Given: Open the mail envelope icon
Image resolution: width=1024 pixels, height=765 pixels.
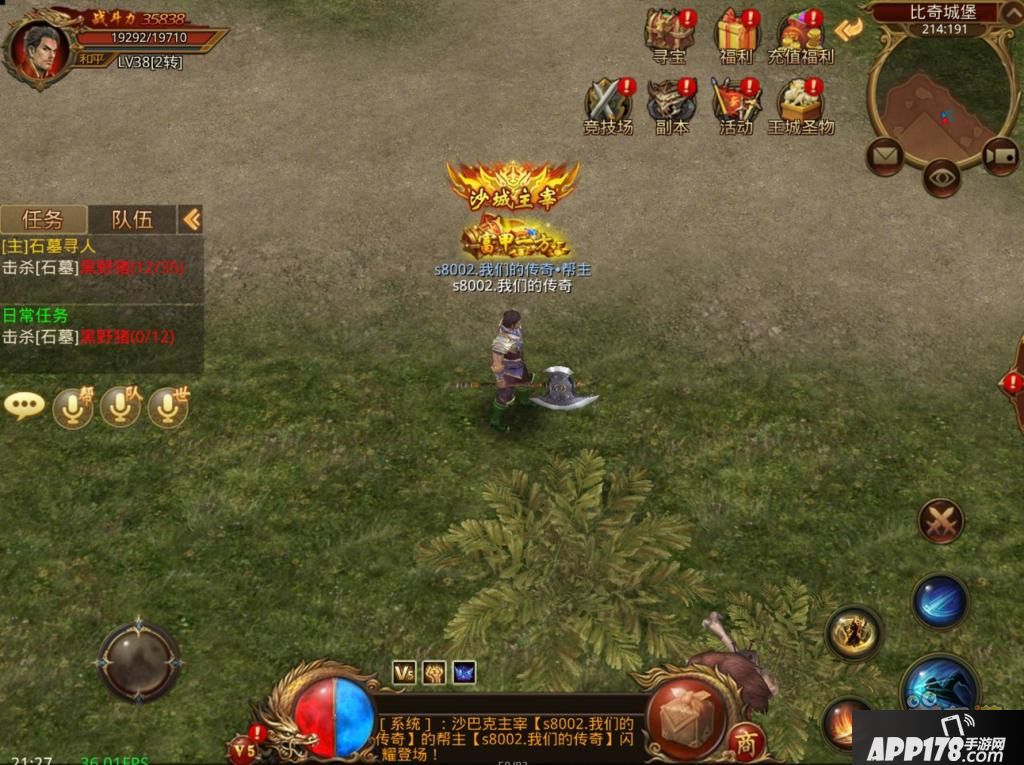Looking at the screenshot, I should tap(884, 155).
